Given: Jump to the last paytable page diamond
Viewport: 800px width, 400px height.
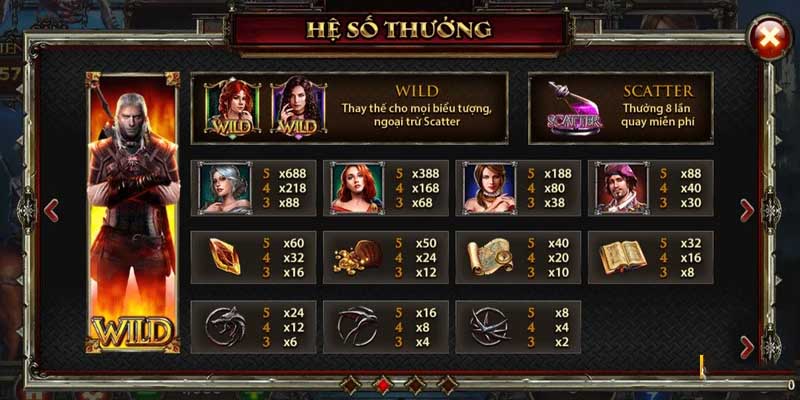Looking at the screenshot, I should click(447, 384).
